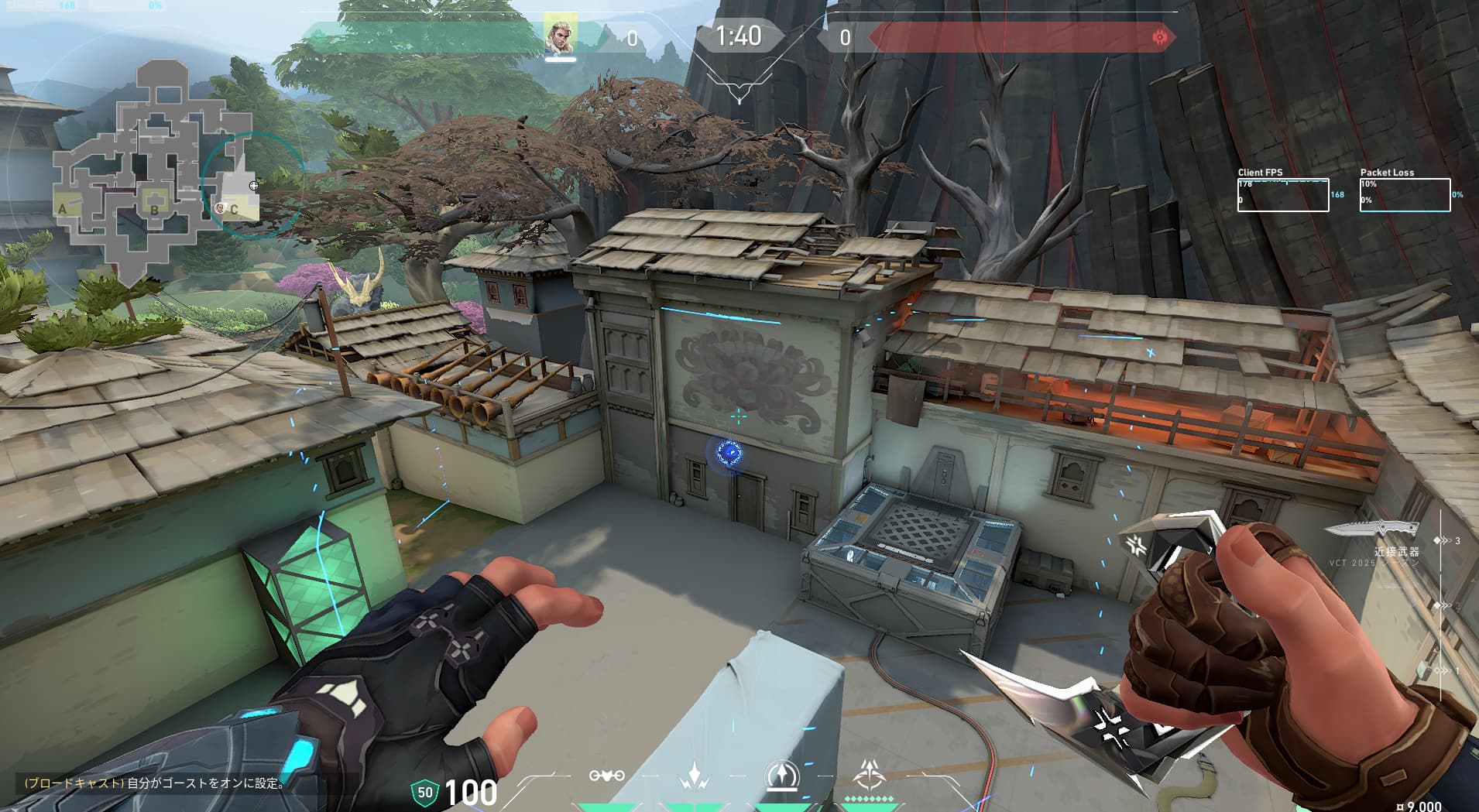The image size is (1479, 812).
Task: Mark site B on the minimap
Action: (154, 209)
